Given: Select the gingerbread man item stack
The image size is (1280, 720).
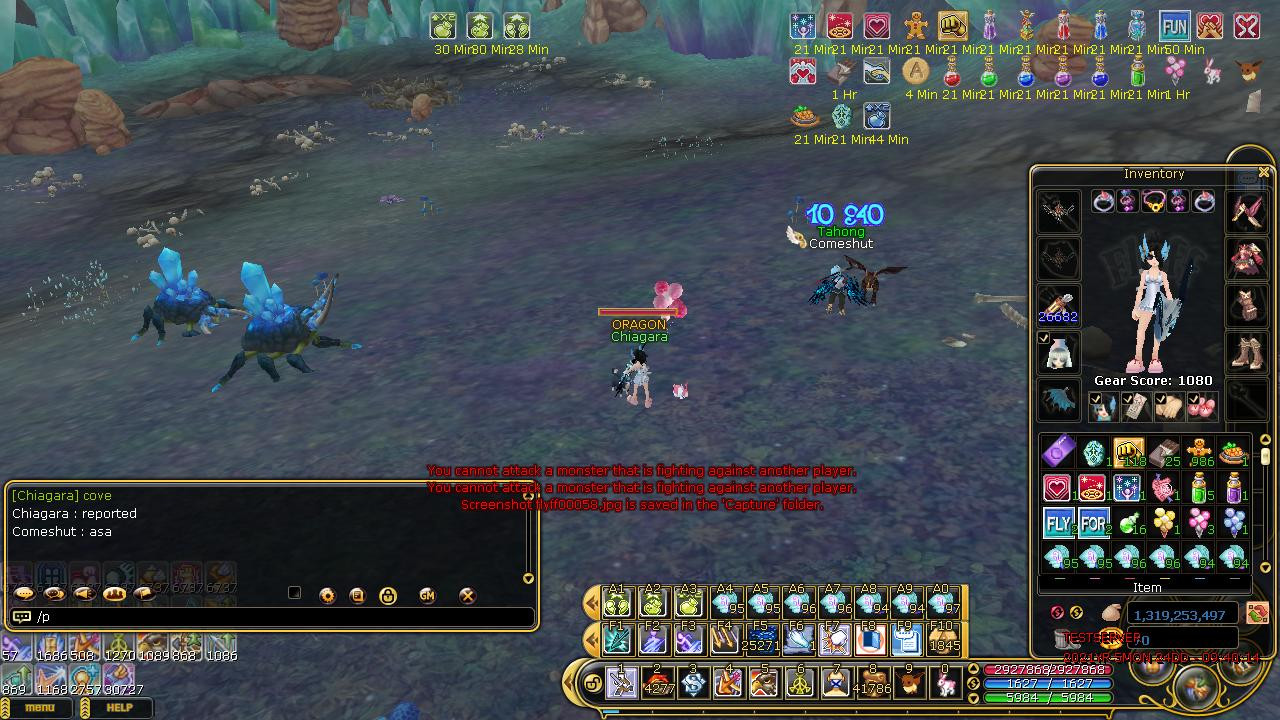Looking at the screenshot, I should pos(1198,453).
